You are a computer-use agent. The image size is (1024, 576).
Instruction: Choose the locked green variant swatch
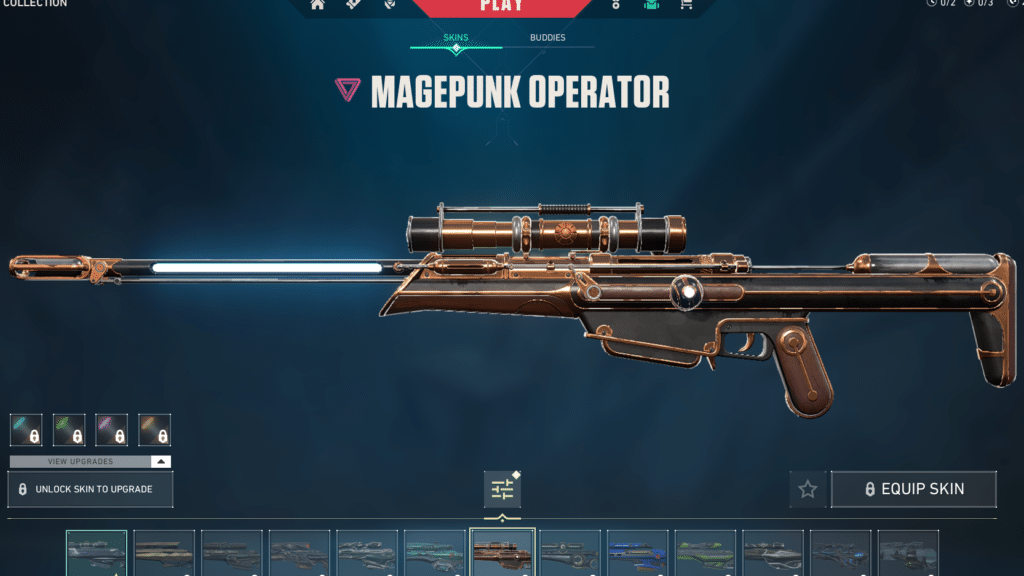click(69, 430)
